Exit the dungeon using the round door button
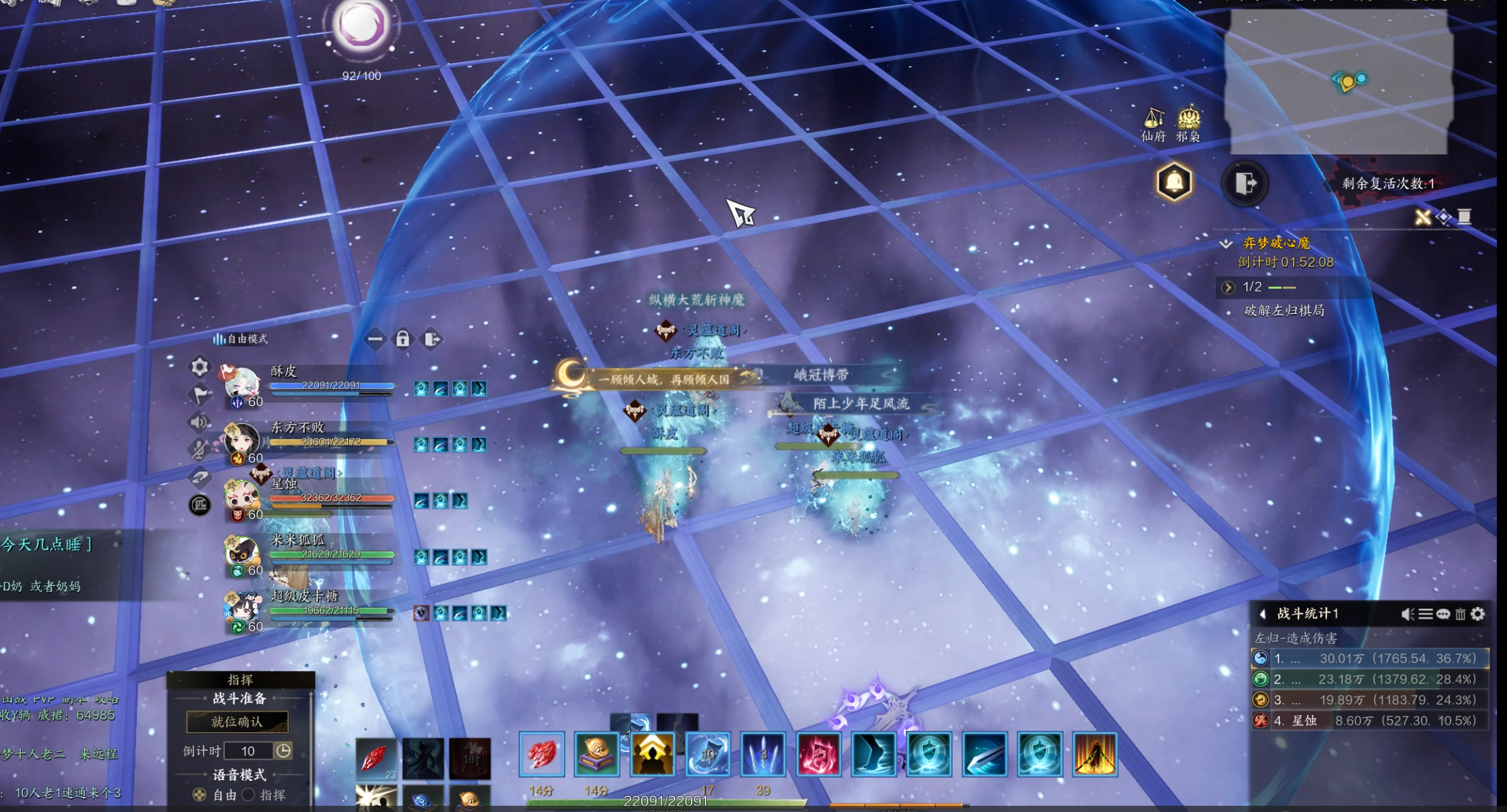 [x=1245, y=183]
